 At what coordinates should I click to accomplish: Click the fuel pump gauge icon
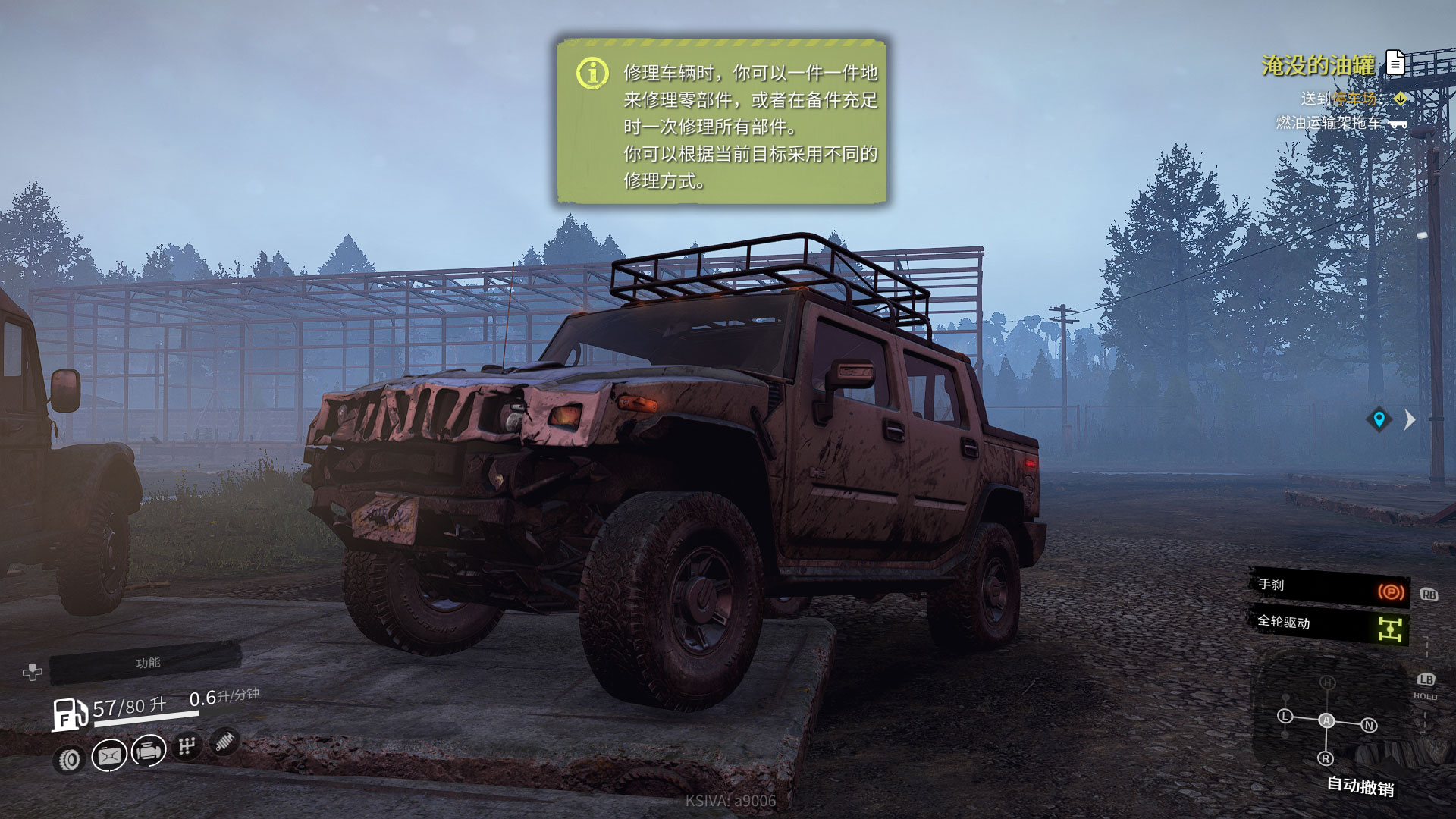(69, 714)
